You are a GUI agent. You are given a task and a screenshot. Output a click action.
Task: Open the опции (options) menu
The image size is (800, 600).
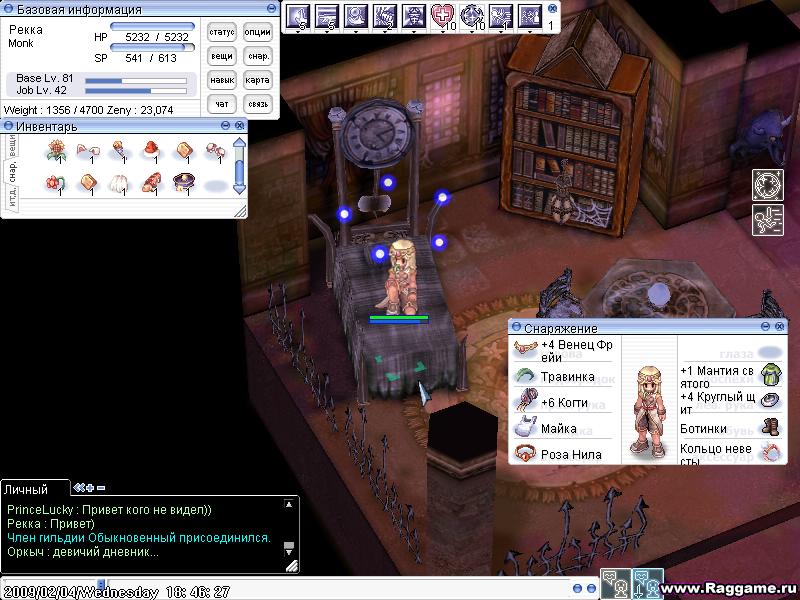[258, 33]
